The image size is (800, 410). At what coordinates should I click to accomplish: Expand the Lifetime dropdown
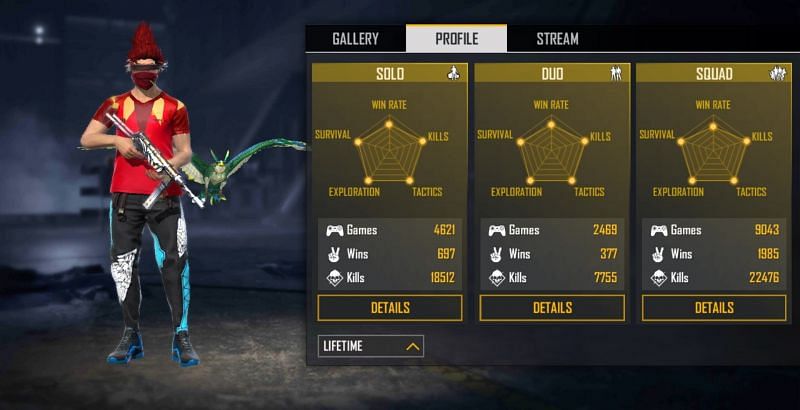tap(371, 346)
